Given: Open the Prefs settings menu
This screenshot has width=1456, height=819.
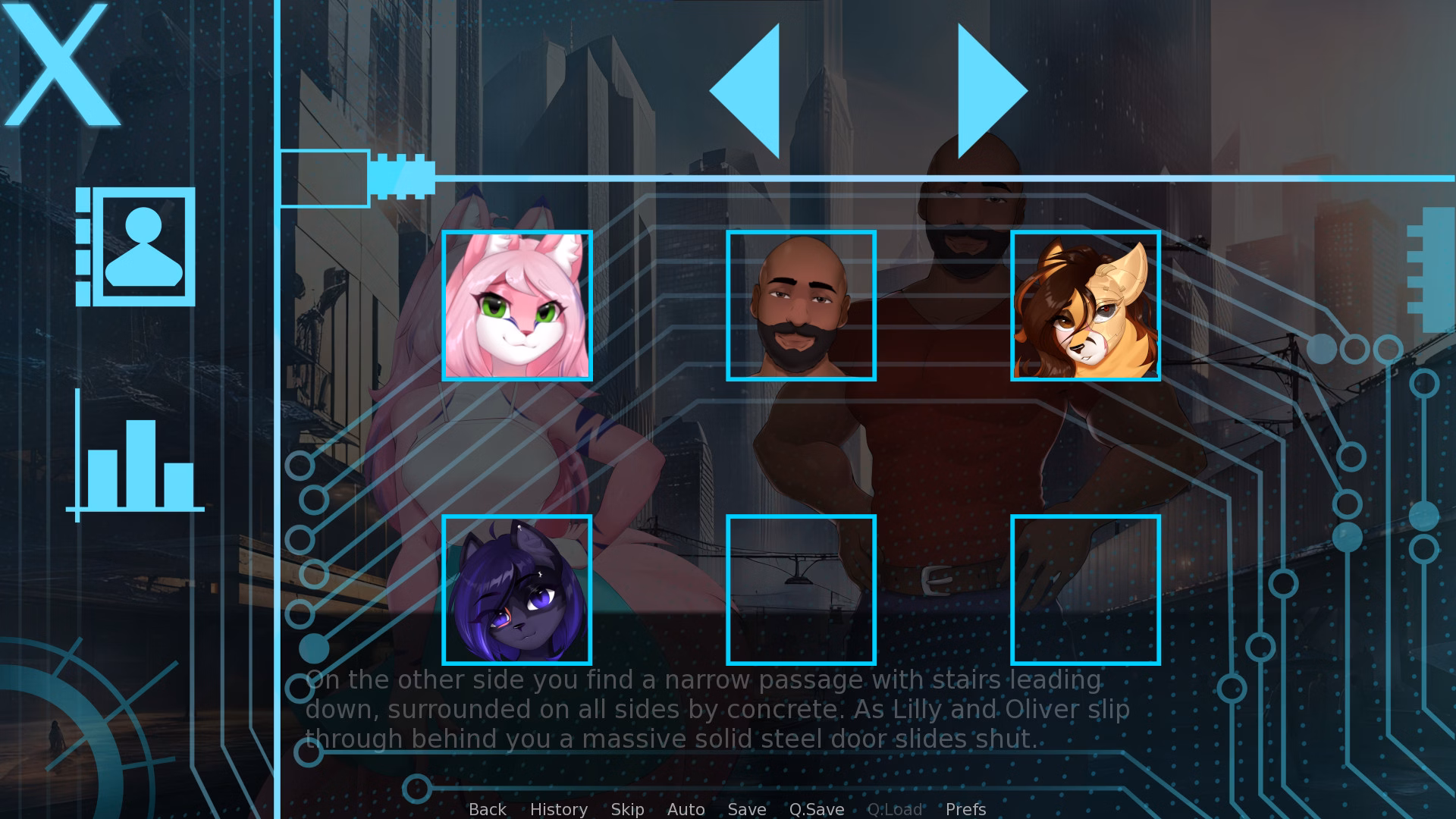Looking at the screenshot, I should coord(965,809).
